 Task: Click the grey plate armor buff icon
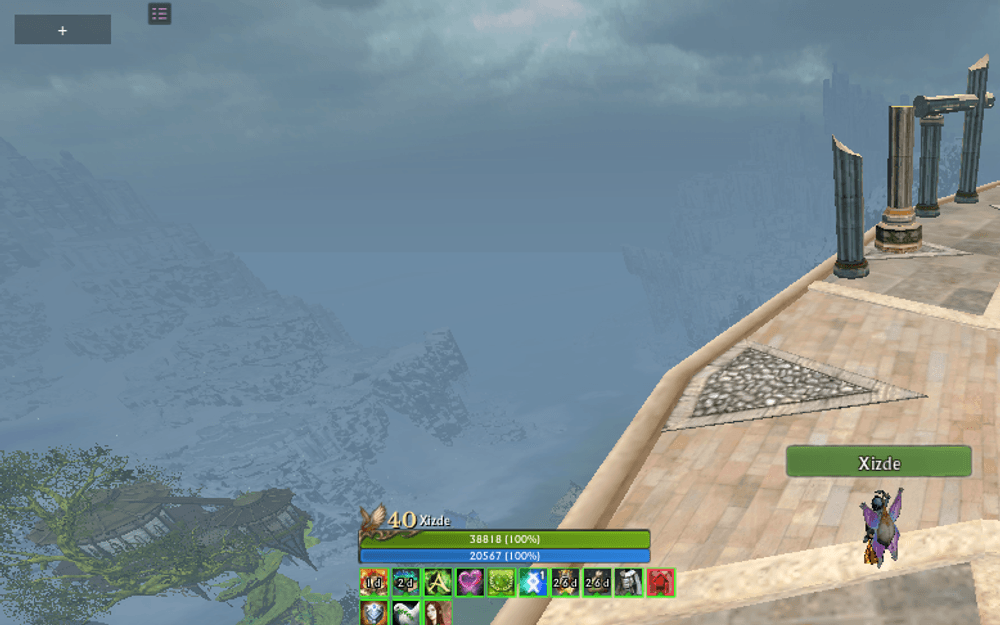point(628,582)
